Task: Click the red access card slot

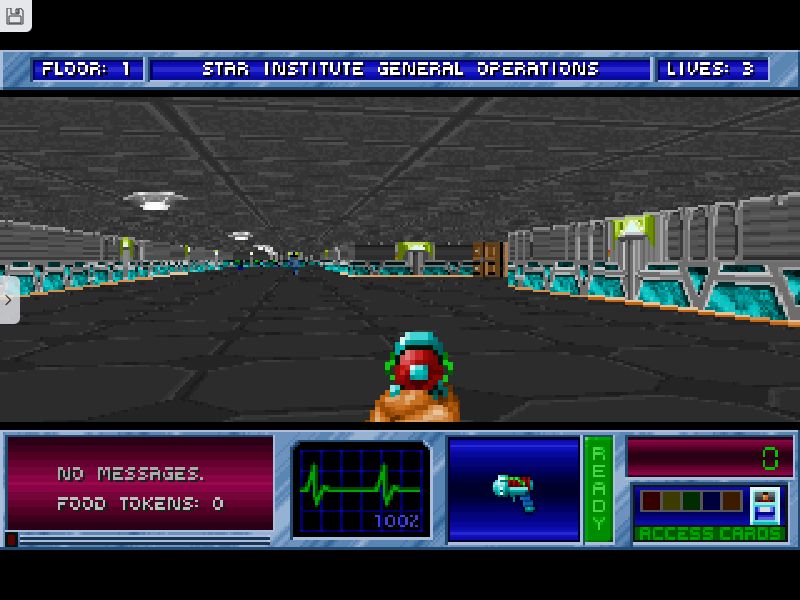Action: point(651,501)
